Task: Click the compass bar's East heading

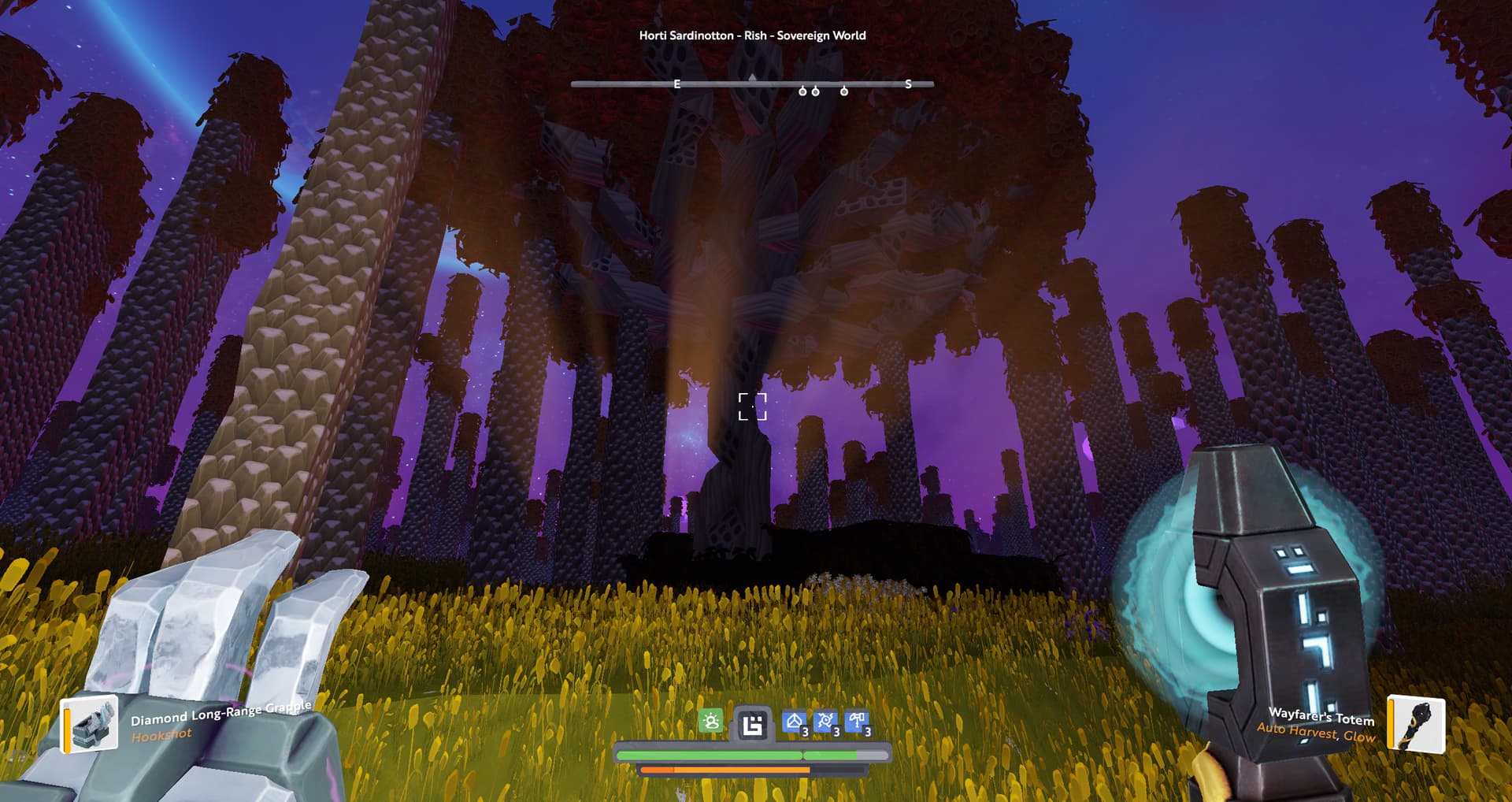Action: click(x=676, y=84)
